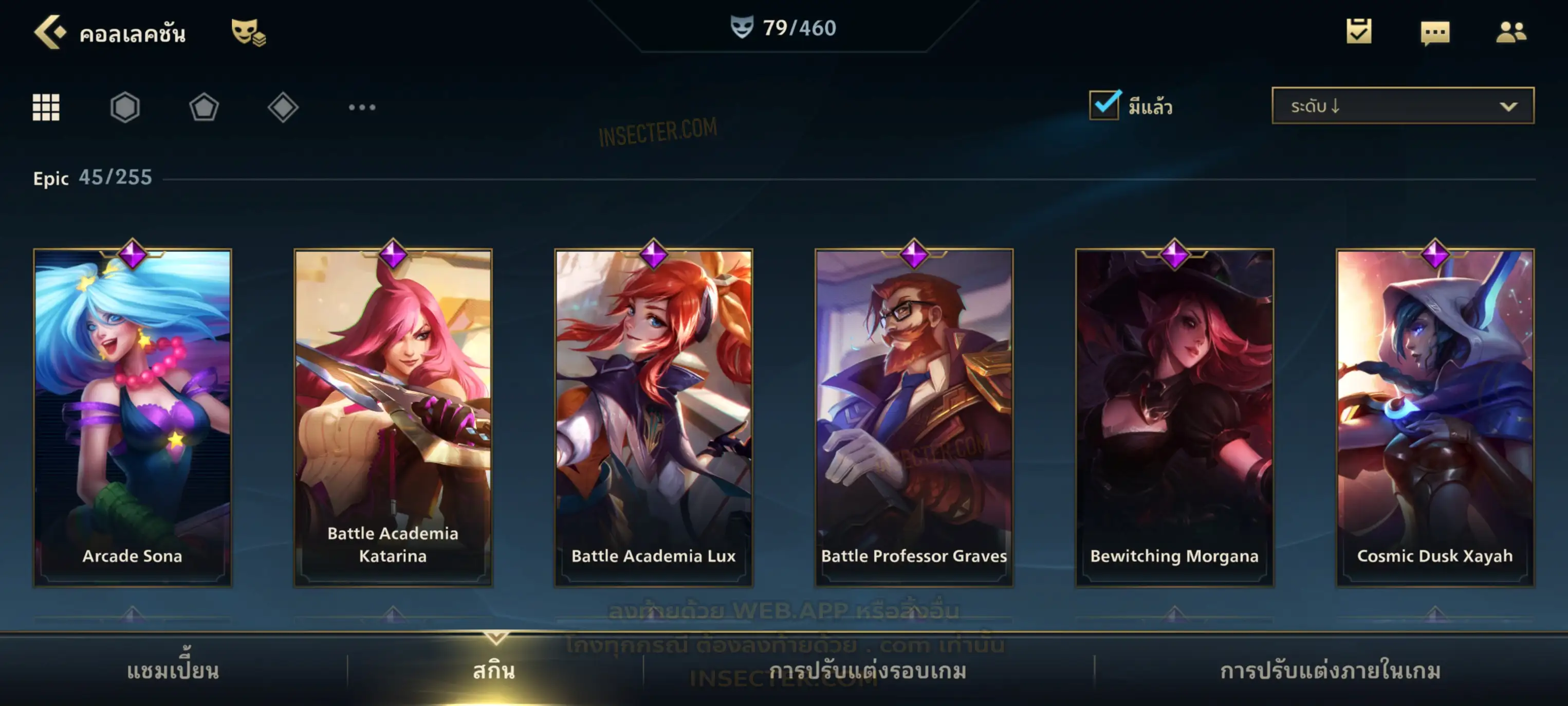View the Battle Professor Graves skin
1568x706 pixels.
[914, 417]
